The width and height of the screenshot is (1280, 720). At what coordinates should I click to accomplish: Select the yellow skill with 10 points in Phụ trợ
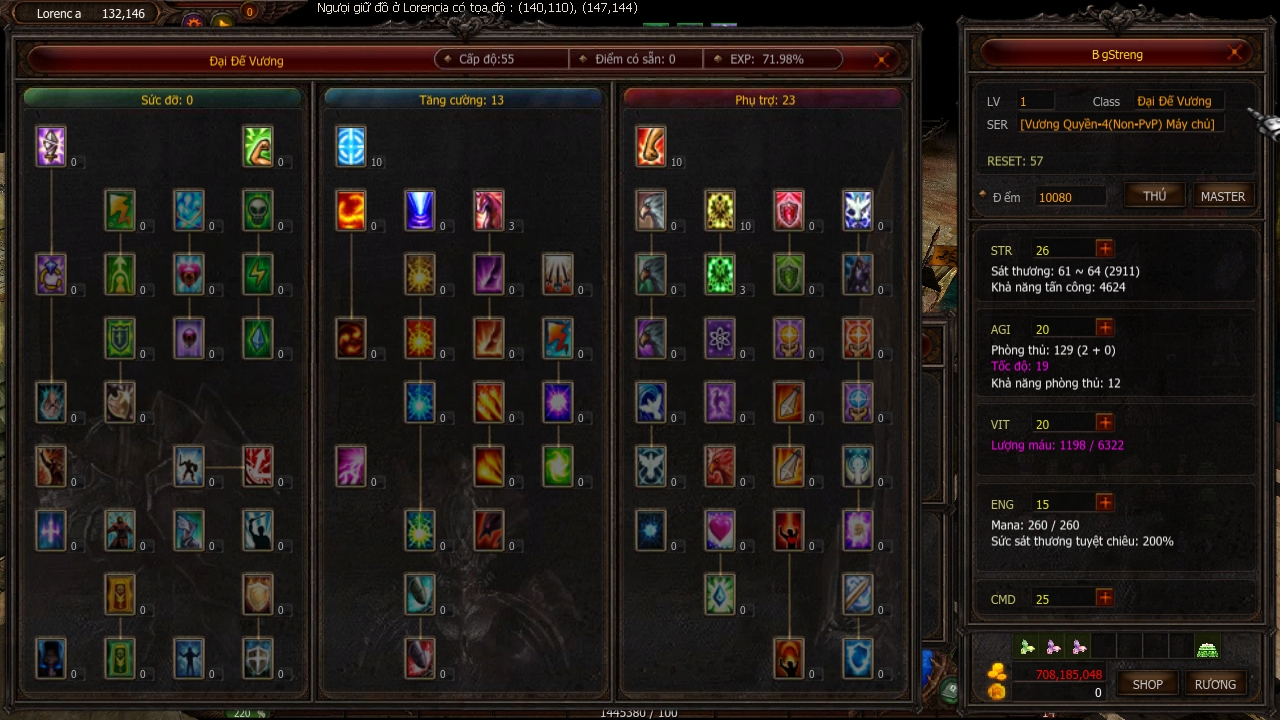721,210
